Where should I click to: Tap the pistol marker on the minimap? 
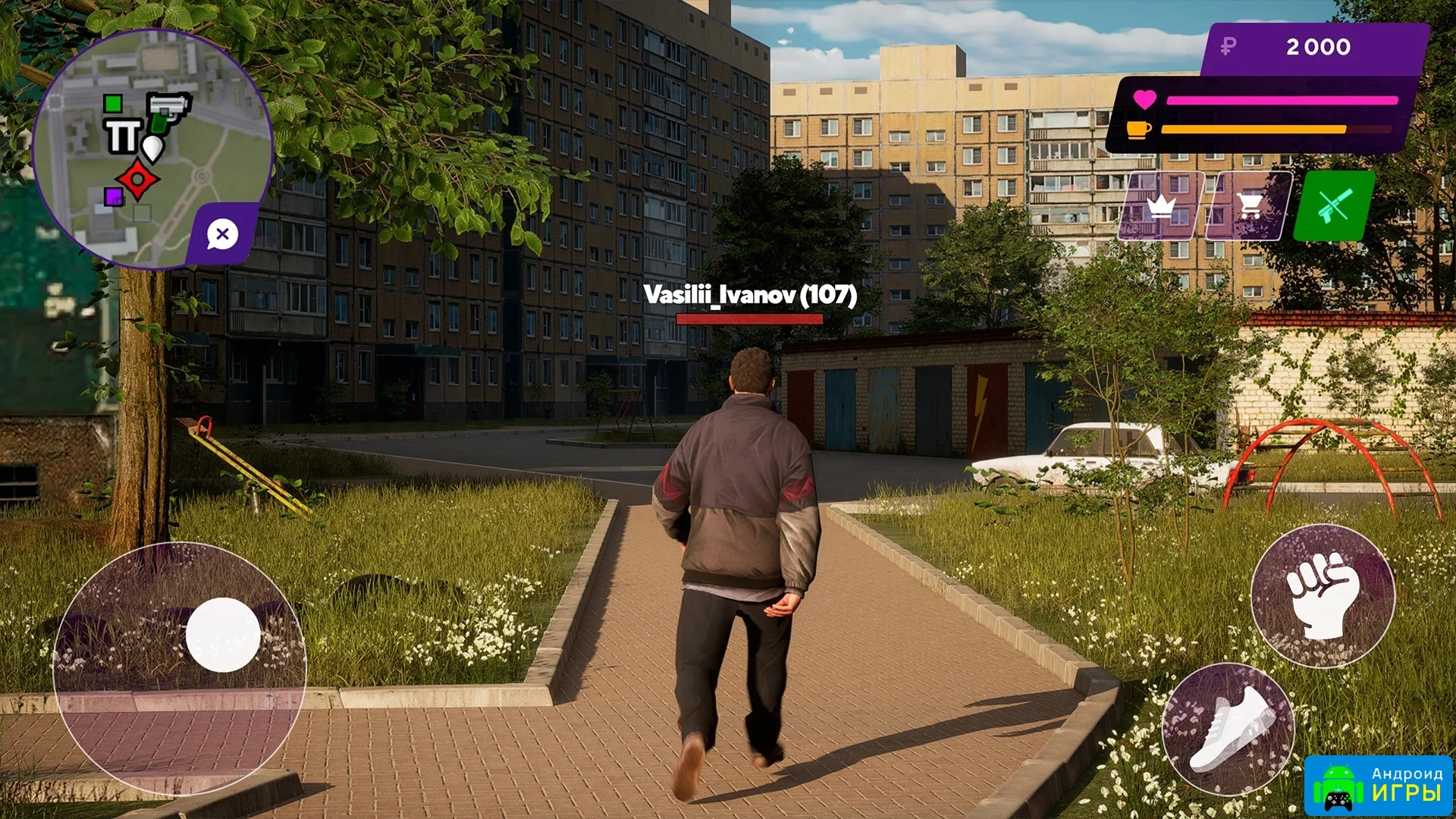click(x=169, y=108)
